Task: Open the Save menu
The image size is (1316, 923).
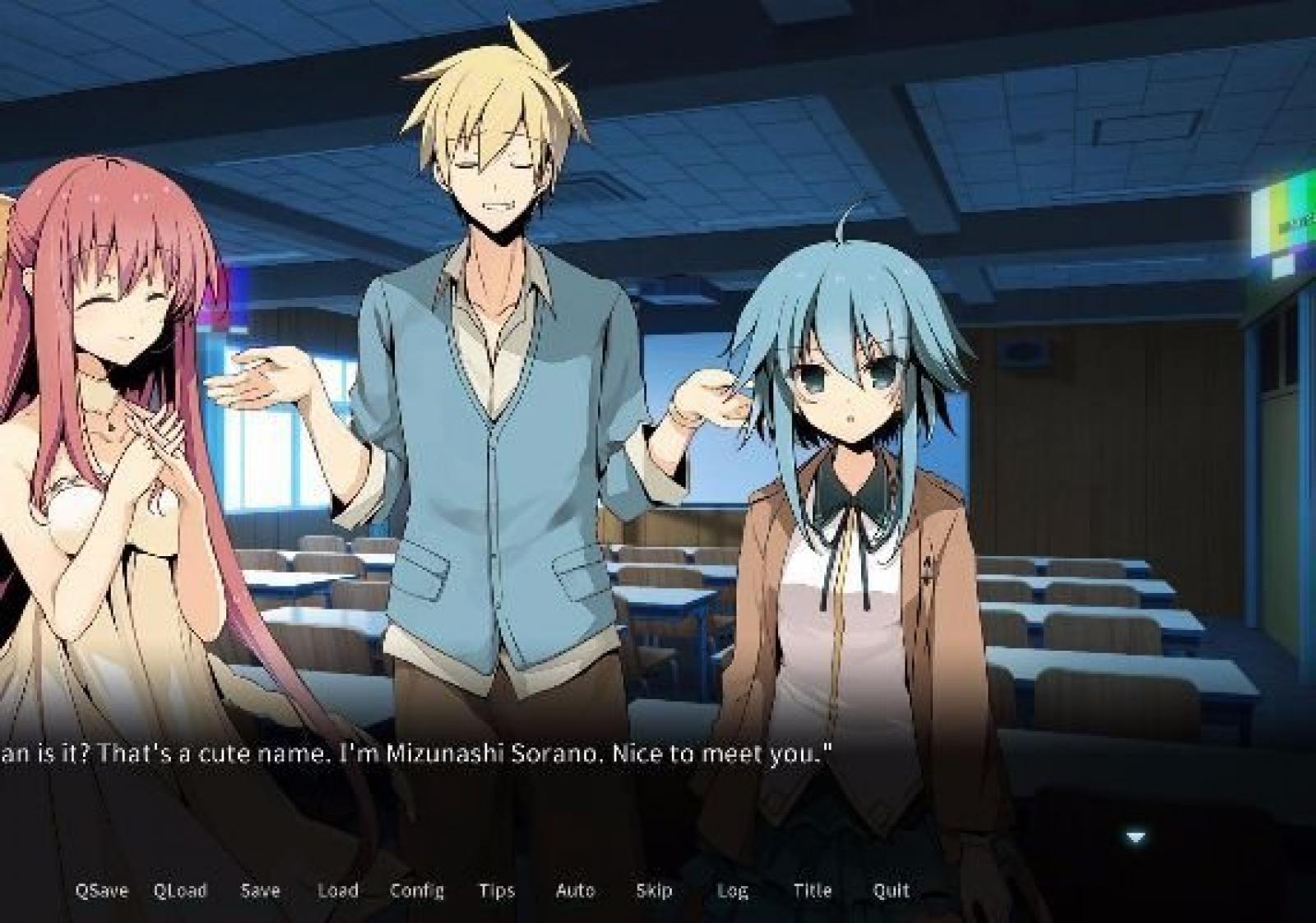Action: point(260,890)
